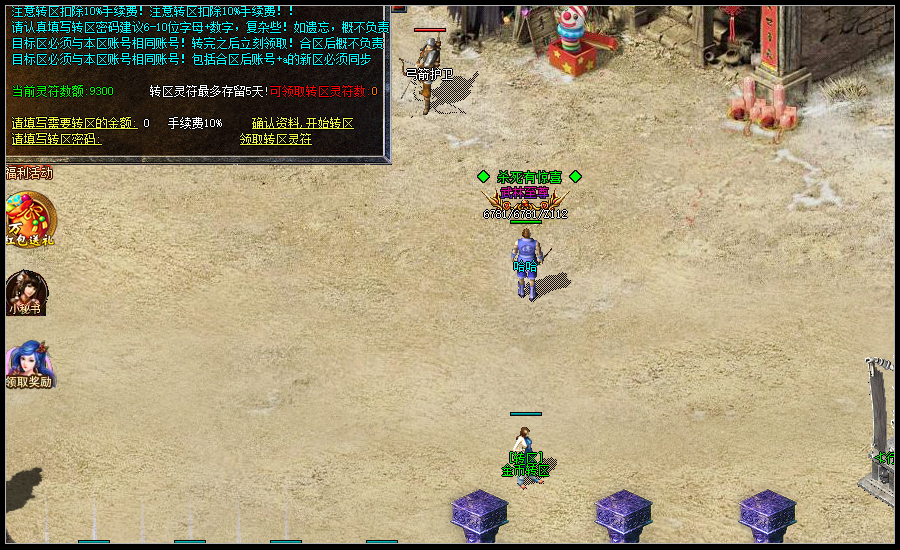900x550 pixels.
Task: Open the 小秘书 assistant icon
Action: (25, 294)
